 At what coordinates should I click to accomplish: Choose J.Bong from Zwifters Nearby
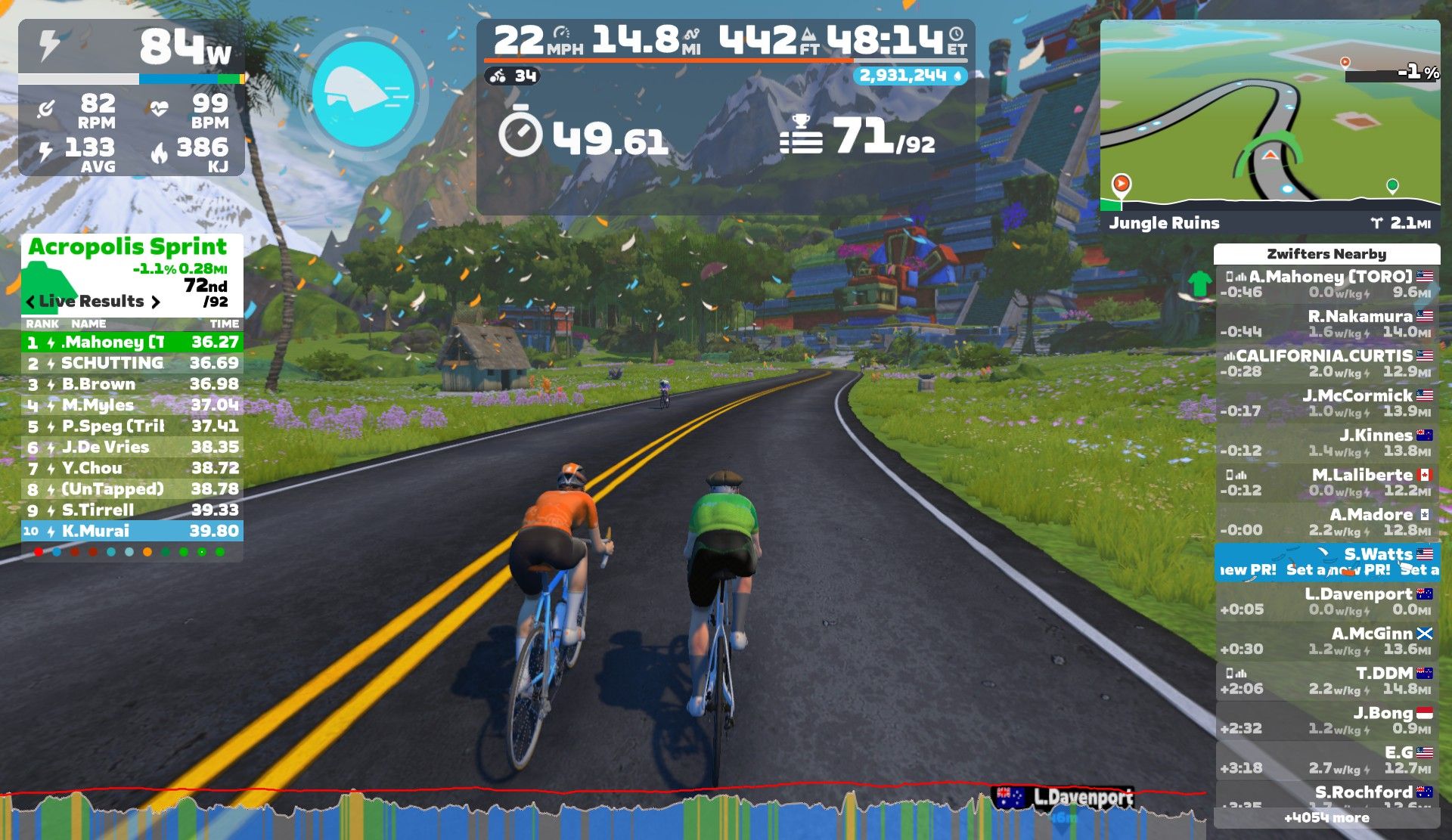coord(1327,721)
